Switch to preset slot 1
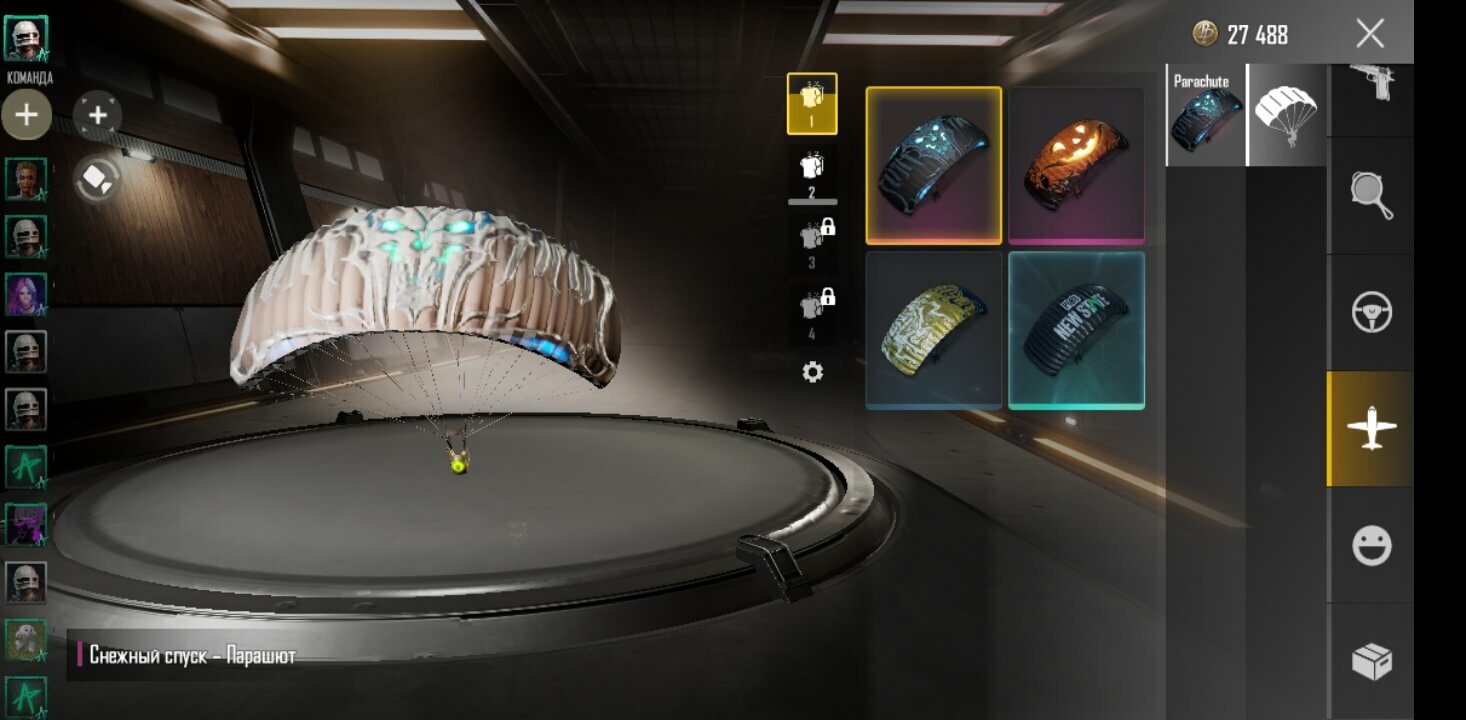 pos(812,103)
